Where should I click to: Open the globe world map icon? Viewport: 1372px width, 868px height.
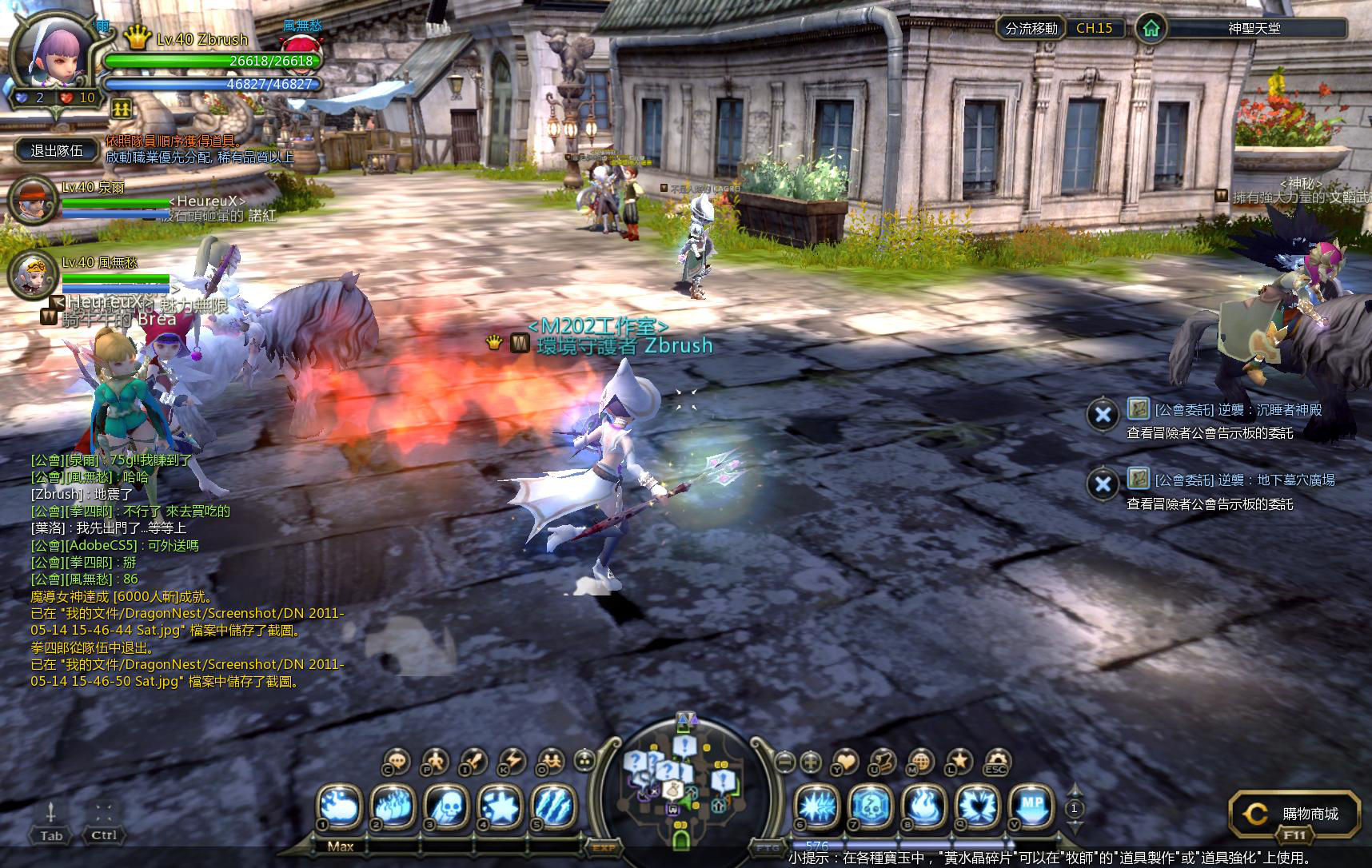tap(920, 762)
